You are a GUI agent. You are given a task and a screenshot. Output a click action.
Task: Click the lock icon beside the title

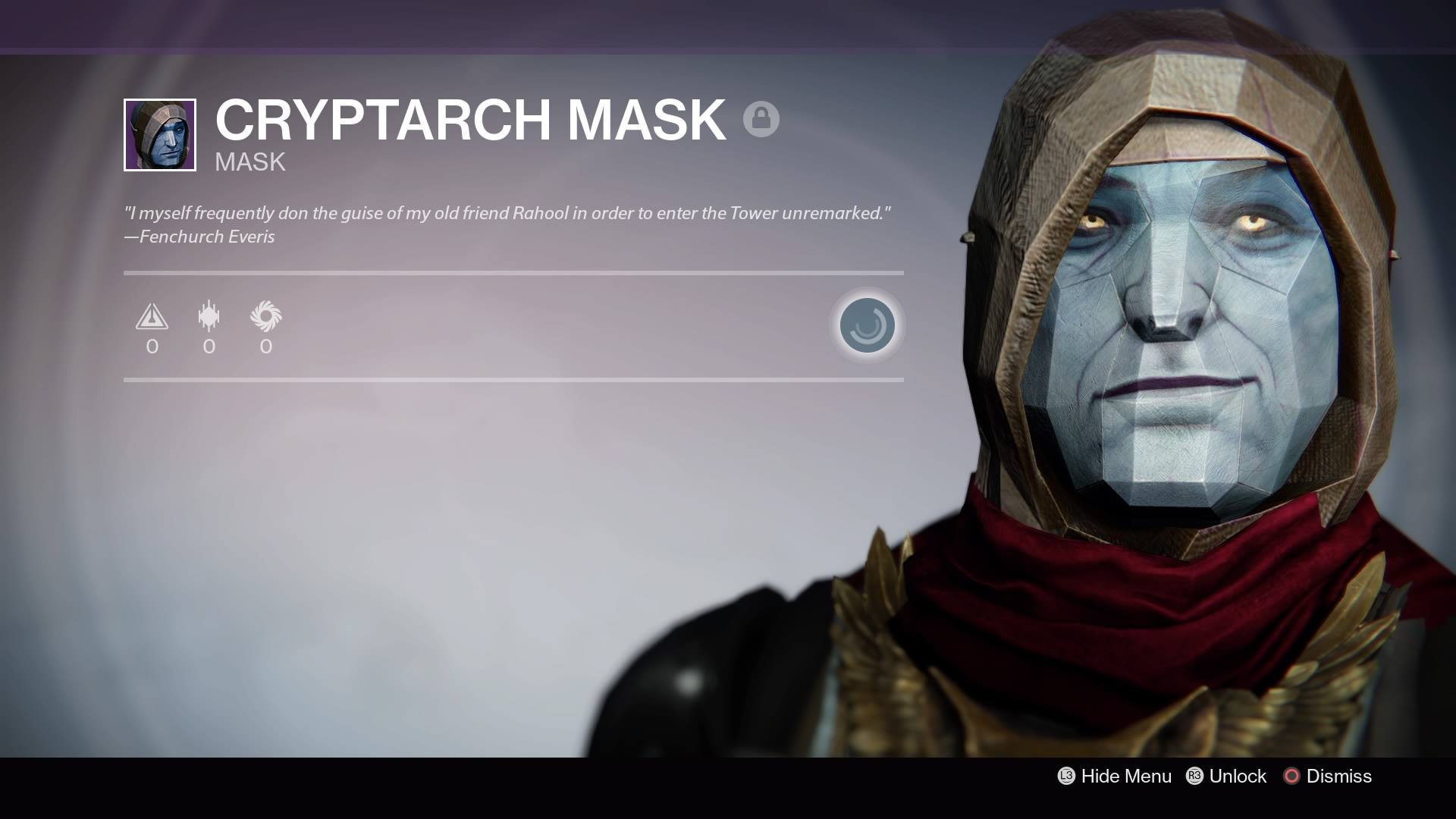pyautogui.click(x=761, y=119)
